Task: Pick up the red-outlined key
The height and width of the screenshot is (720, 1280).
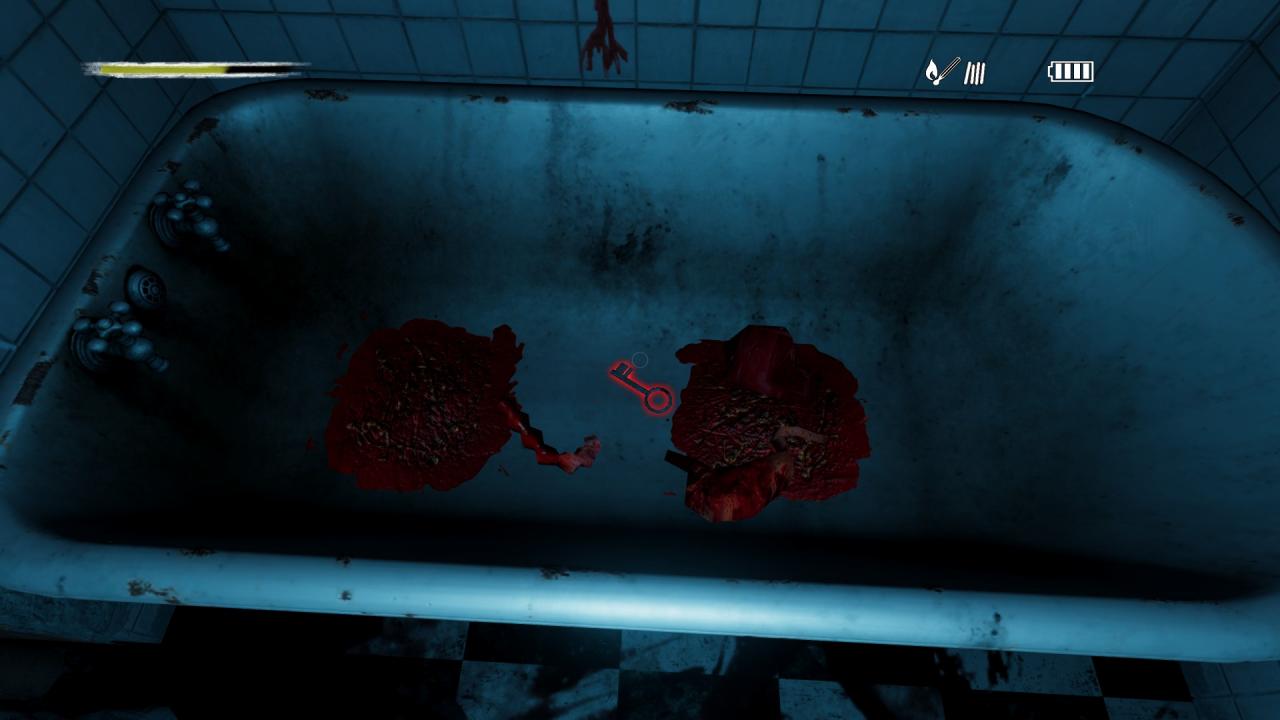Action: pos(640,387)
